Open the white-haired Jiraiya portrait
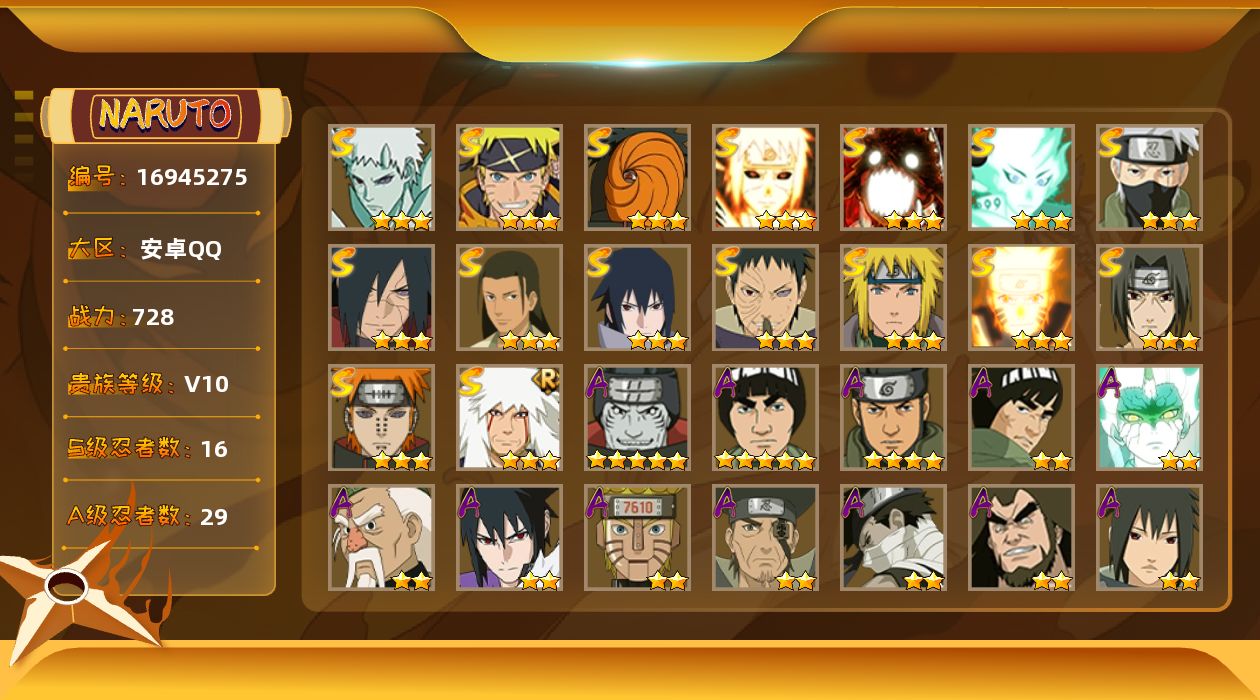 [509, 417]
